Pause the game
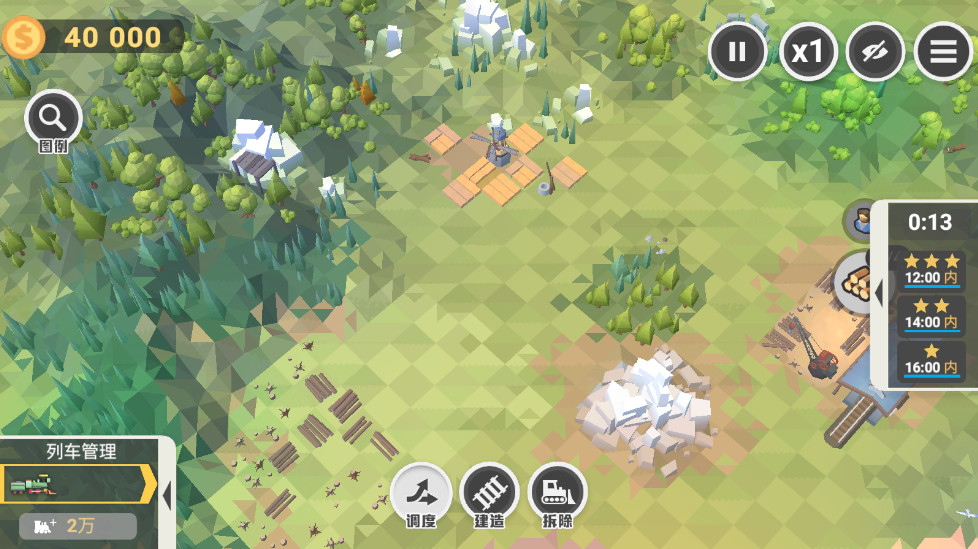The width and height of the screenshot is (978, 549). [738, 51]
